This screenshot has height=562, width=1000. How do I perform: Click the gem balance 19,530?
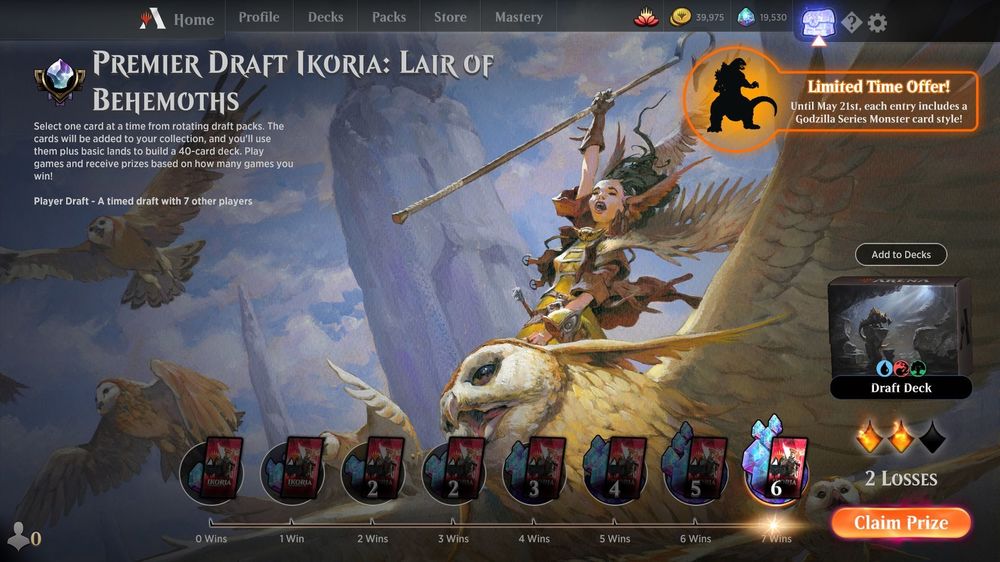coord(762,18)
